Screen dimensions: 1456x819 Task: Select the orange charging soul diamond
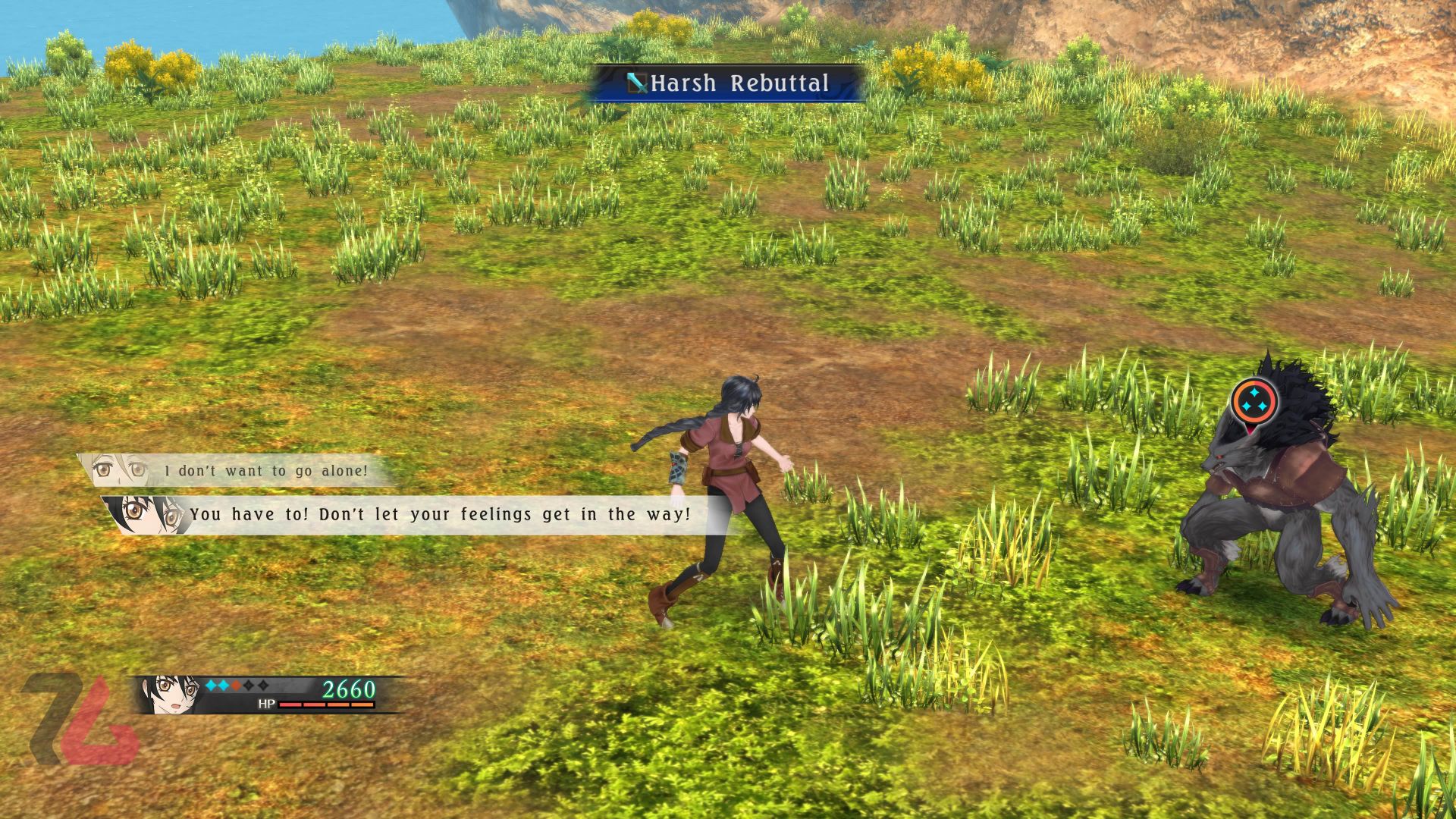pyautogui.click(x=237, y=685)
